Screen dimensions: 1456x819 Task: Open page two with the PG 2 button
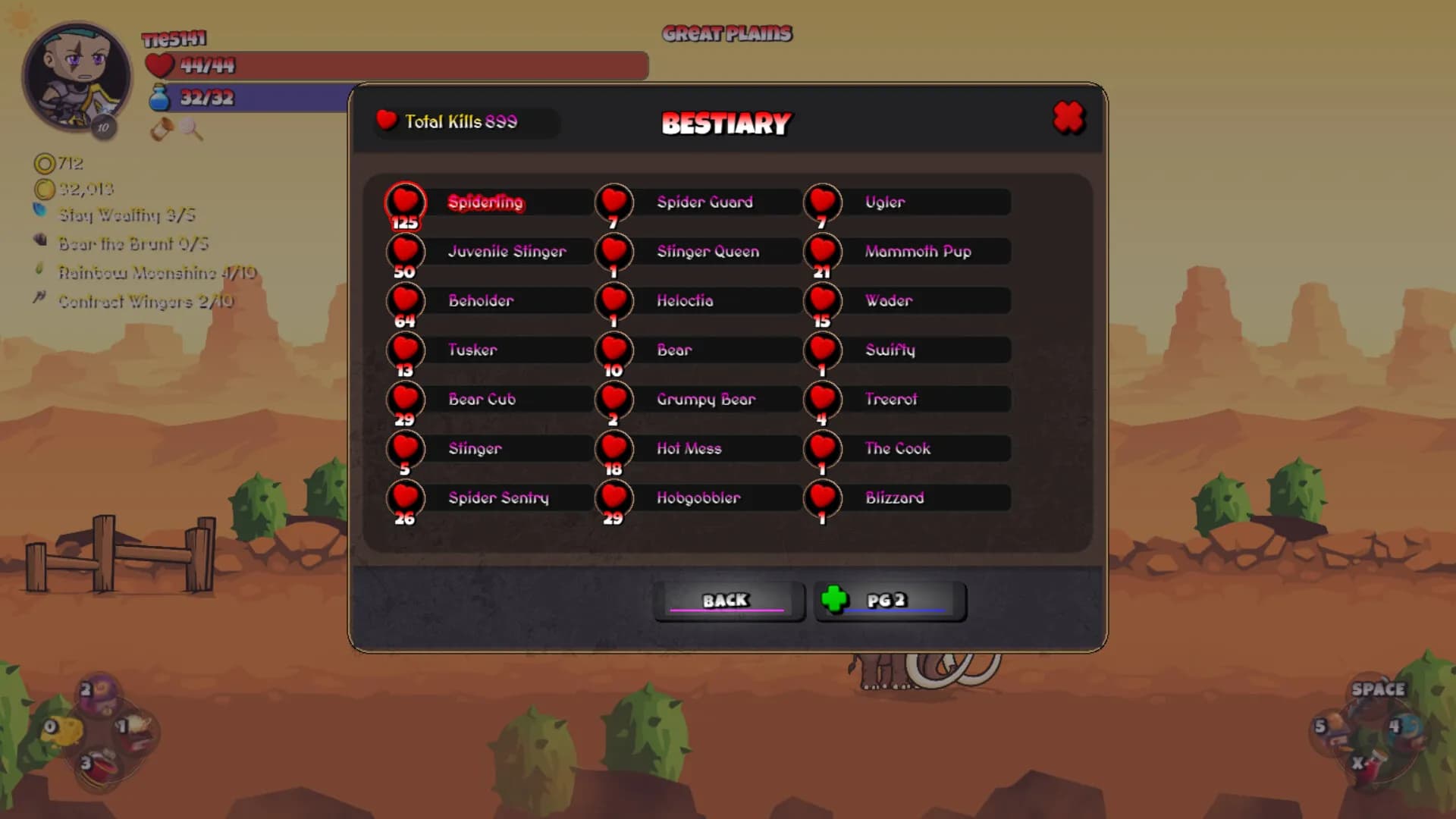coord(891,601)
